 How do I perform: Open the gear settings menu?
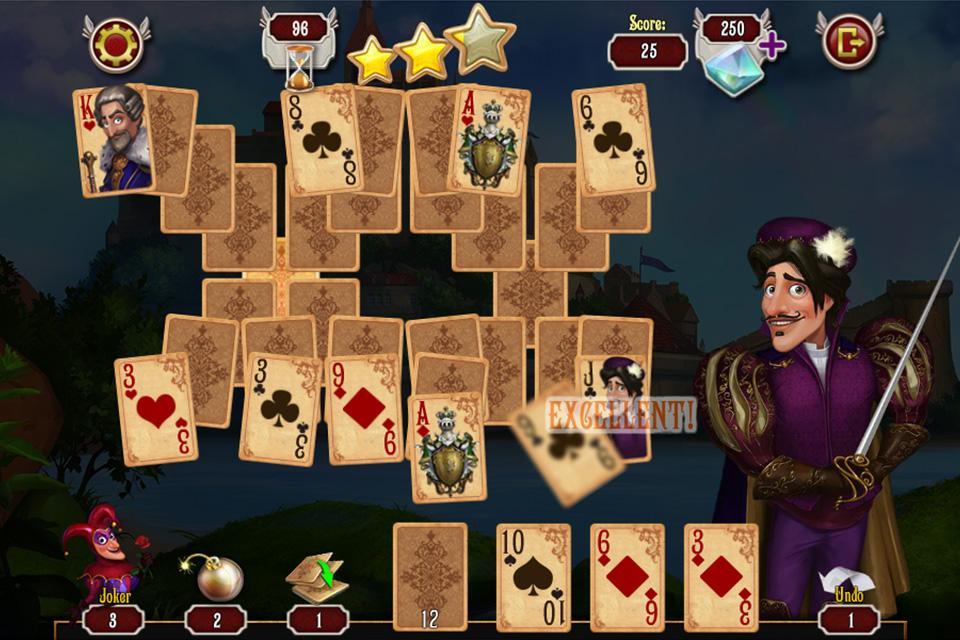tap(117, 42)
